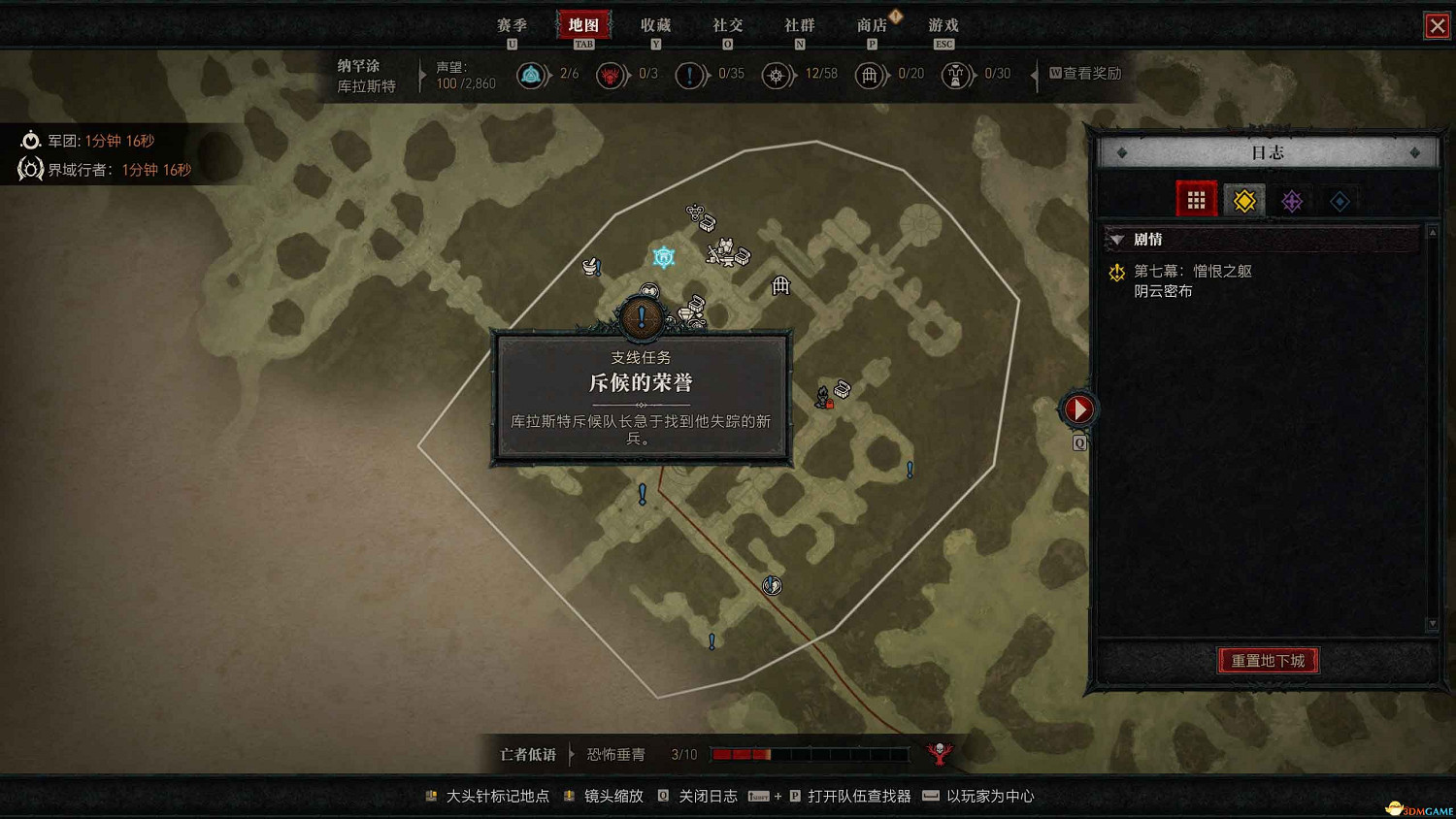Click the 界域行者 timer icon

[x=30, y=169]
